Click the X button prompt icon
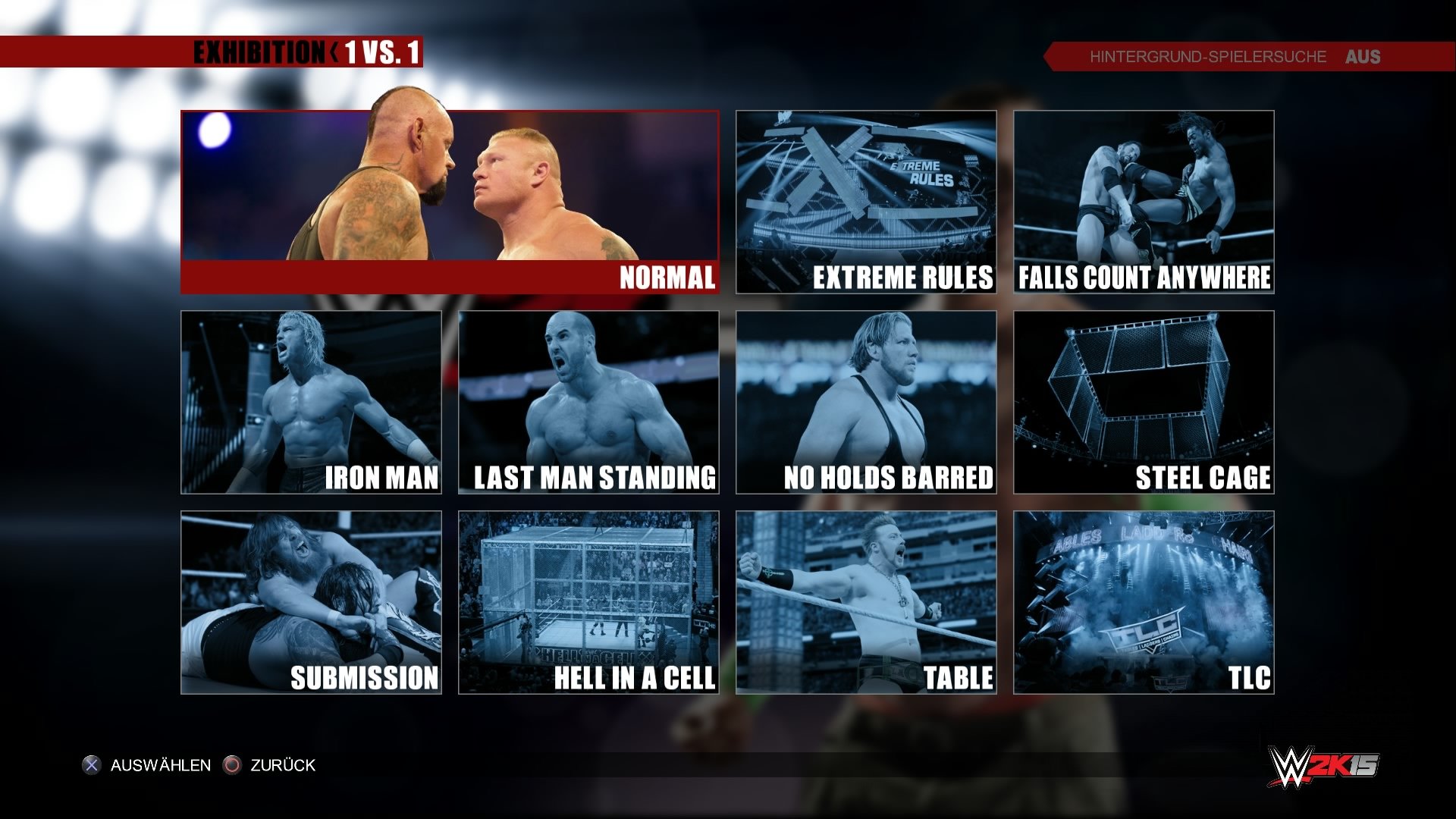This screenshot has height=819, width=1456. pyautogui.click(x=93, y=765)
